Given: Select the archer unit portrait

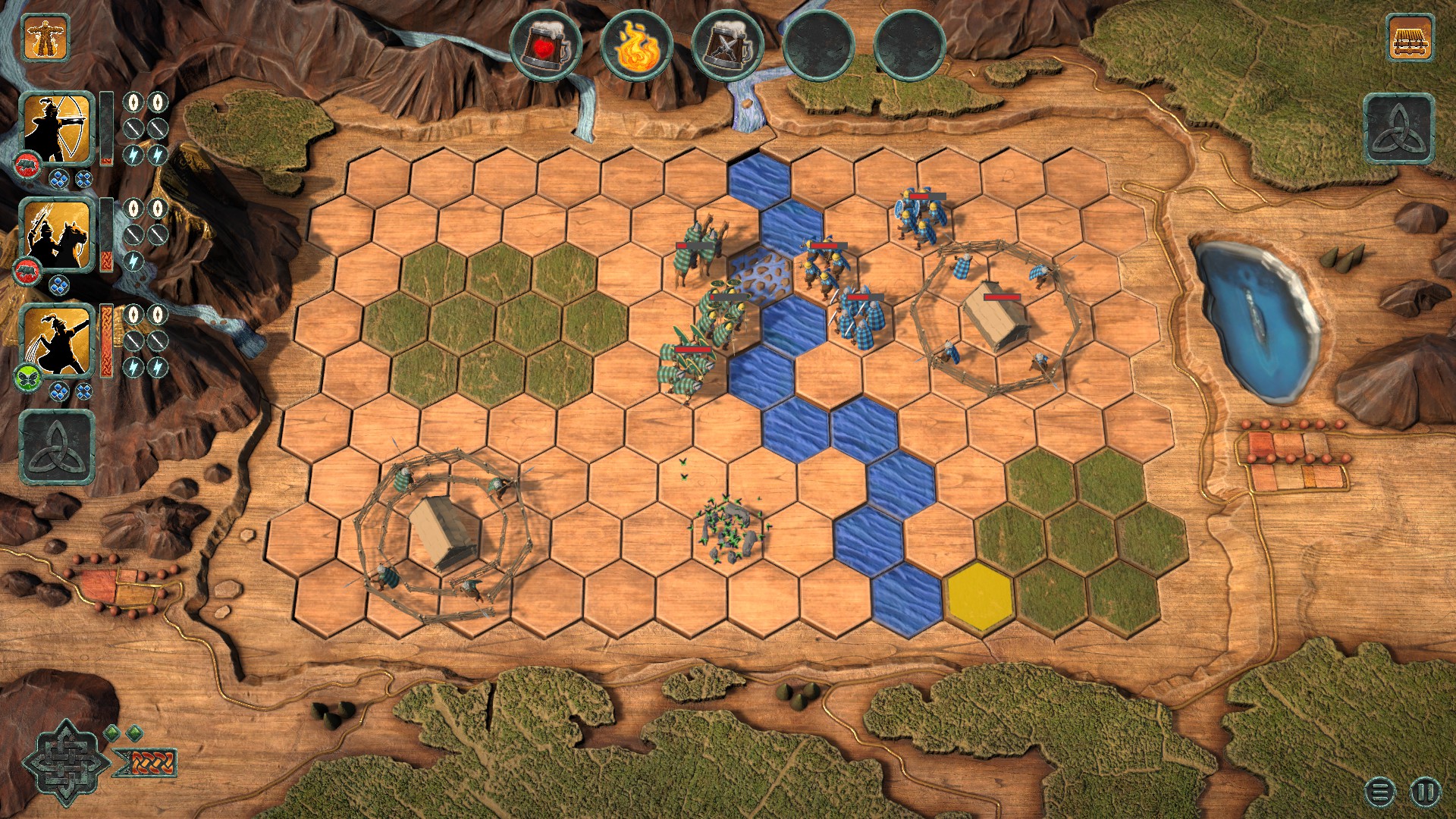Looking at the screenshot, I should click(57, 127).
